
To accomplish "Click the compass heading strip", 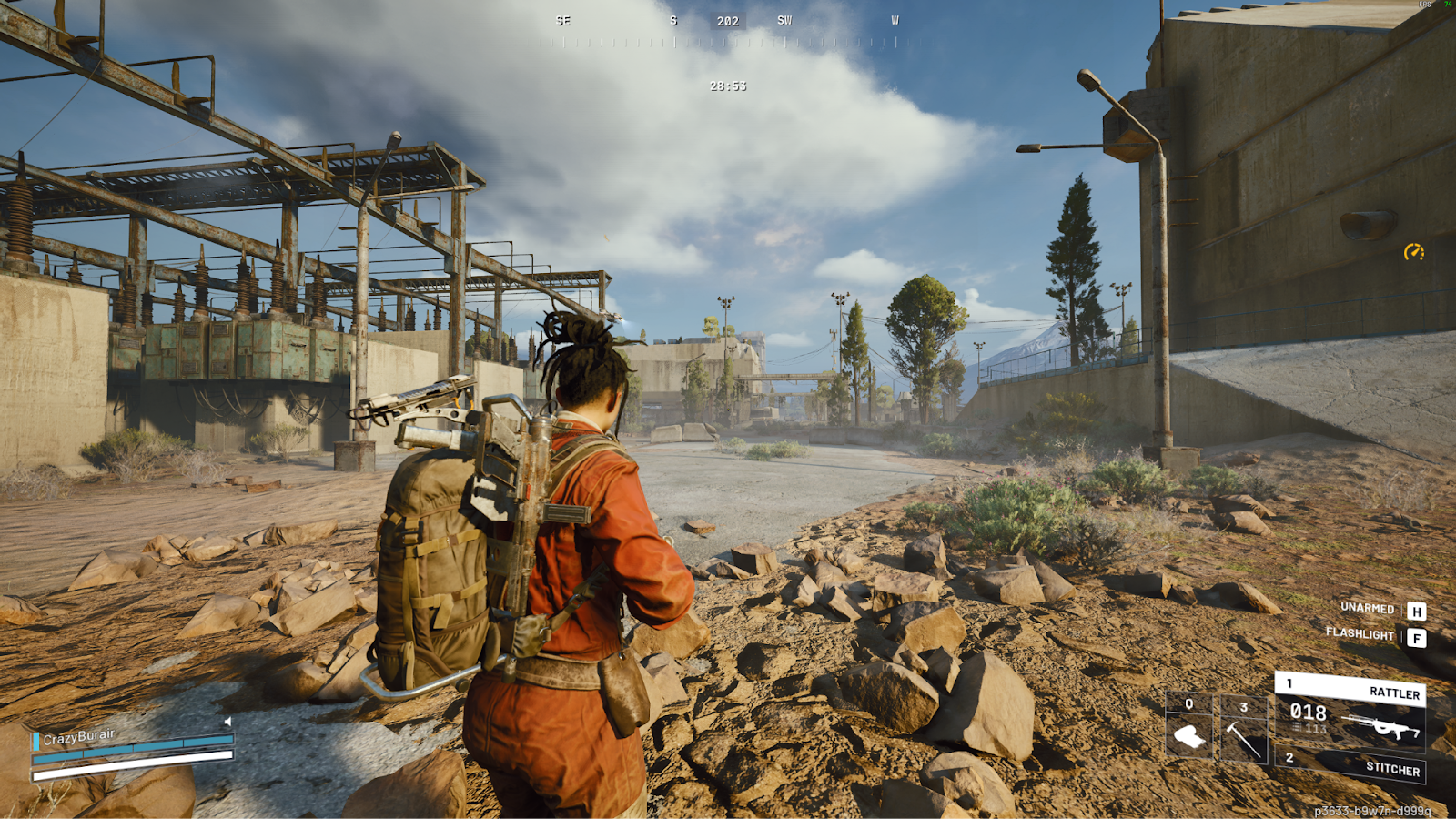I will pos(728,31).
